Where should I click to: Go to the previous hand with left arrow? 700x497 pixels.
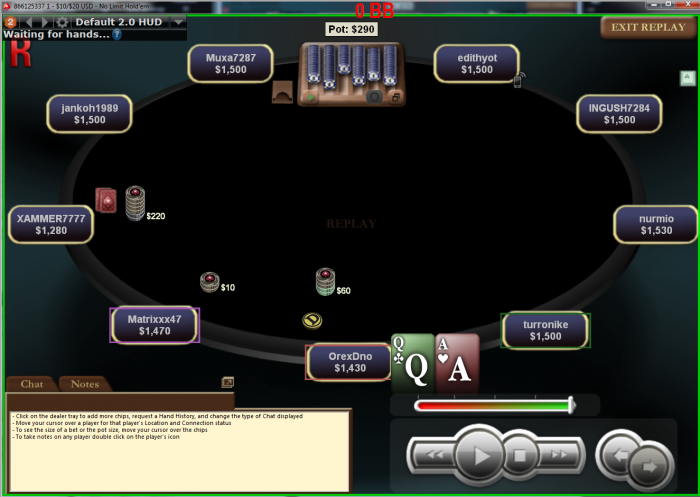tap(618, 454)
